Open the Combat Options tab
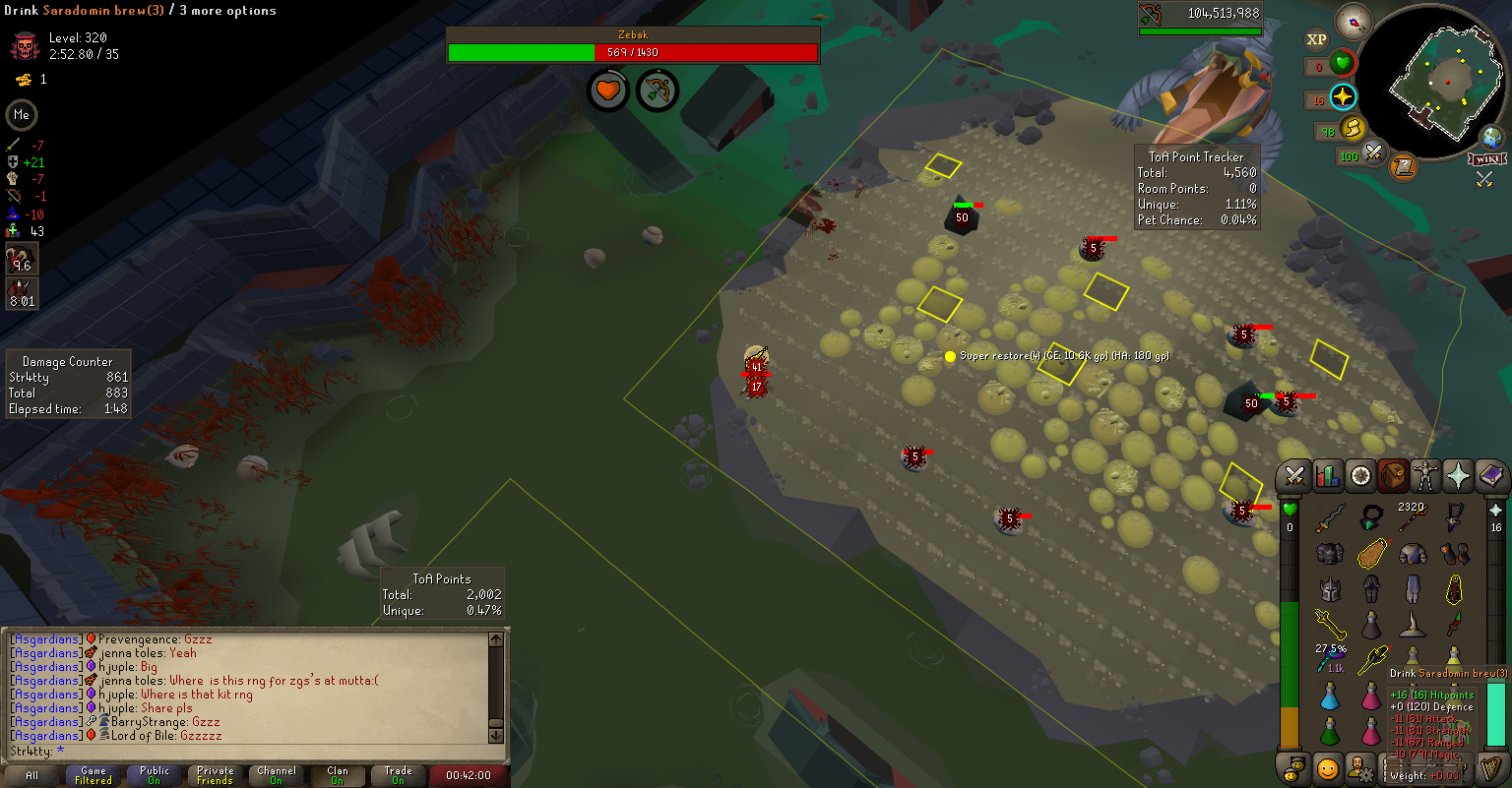 (x=1295, y=476)
